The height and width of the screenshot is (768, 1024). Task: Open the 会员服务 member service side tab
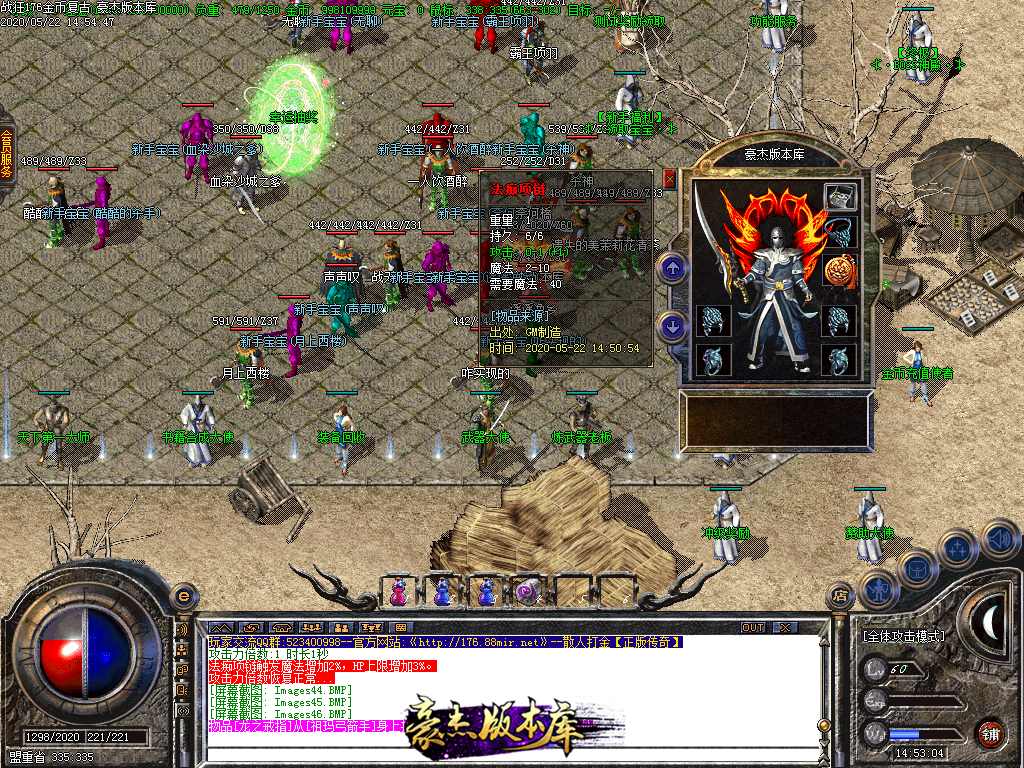pyautogui.click(x=7, y=155)
